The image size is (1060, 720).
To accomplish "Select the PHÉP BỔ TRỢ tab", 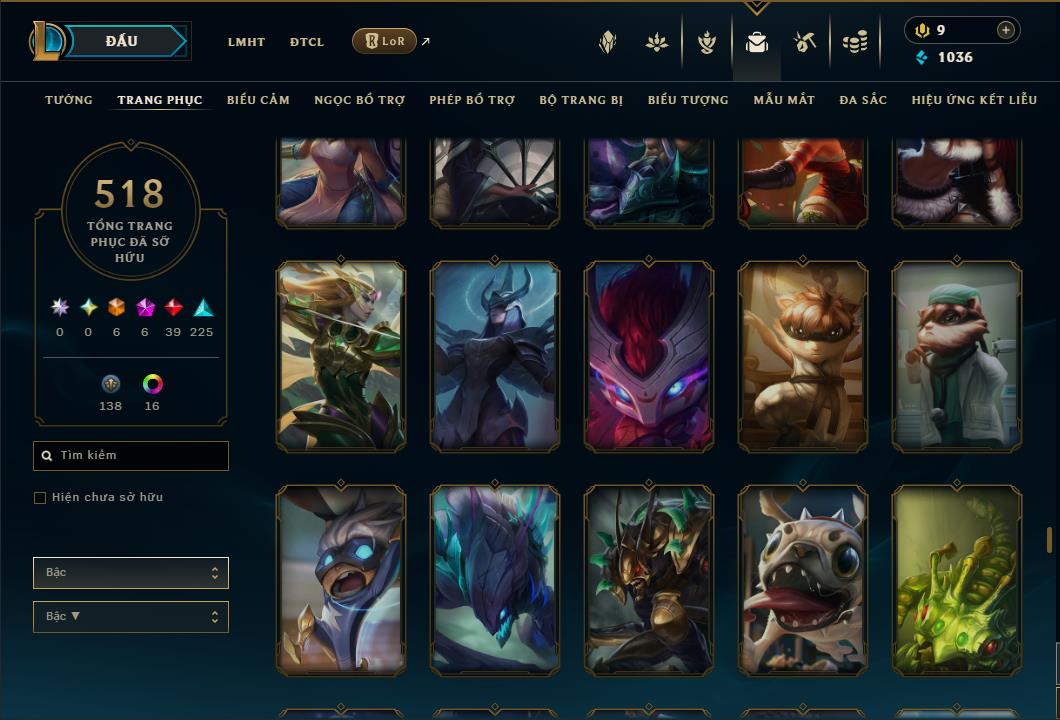I will [x=472, y=100].
